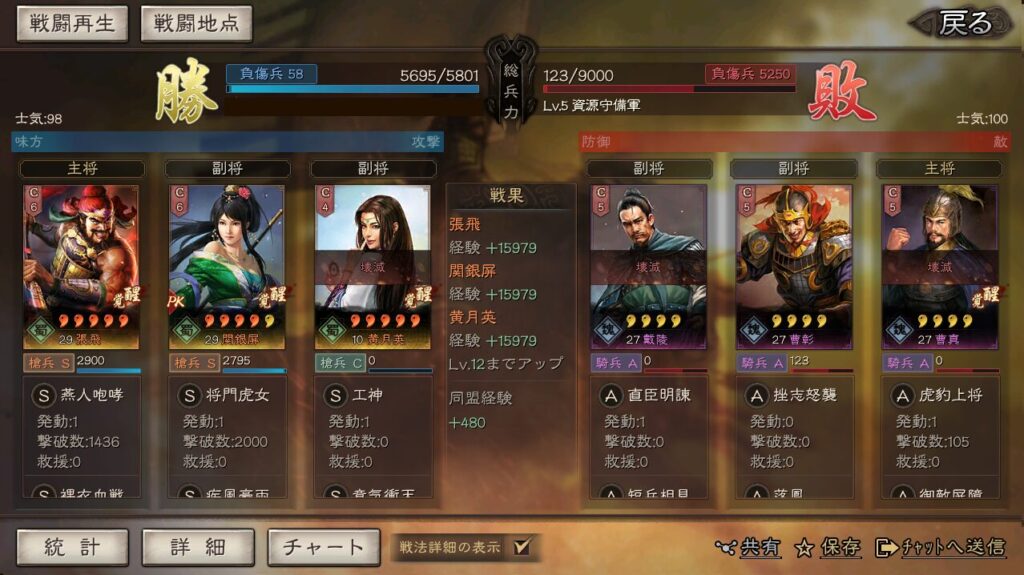Open the 詳細 details view
The width and height of the screenshot is (1024, 575).
tap(197, 547)
